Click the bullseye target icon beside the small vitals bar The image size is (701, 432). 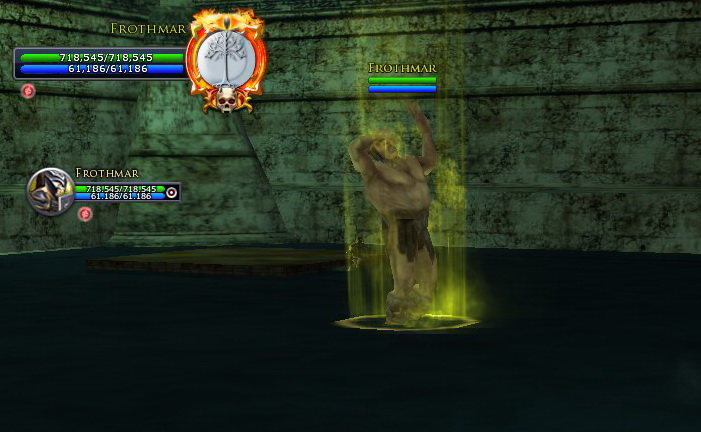(x=171, y=192)
